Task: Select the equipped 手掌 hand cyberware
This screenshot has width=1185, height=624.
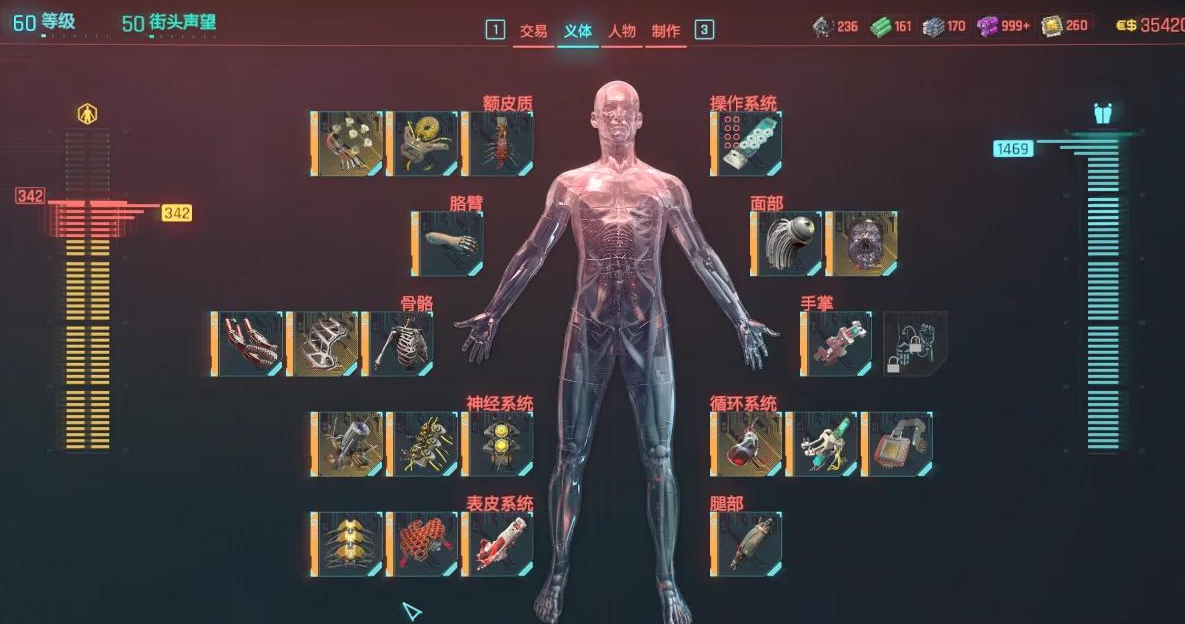Action: click(x=837, y=344)
